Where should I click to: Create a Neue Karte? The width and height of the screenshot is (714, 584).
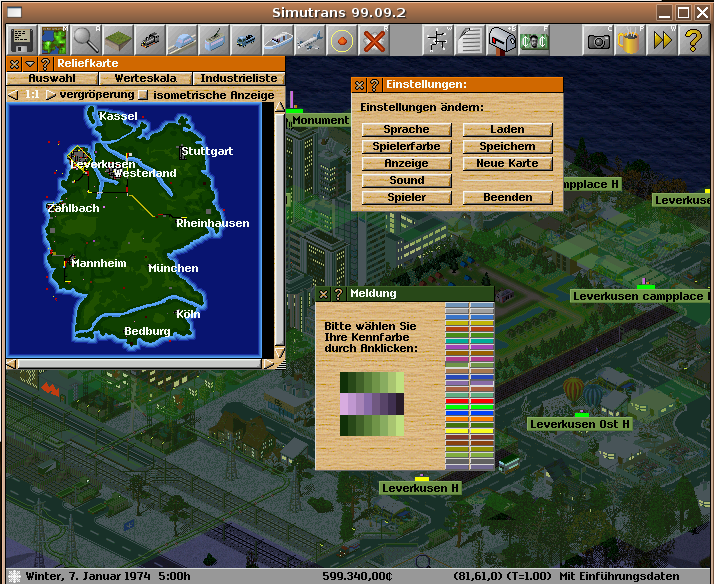(x=507, y=163)
